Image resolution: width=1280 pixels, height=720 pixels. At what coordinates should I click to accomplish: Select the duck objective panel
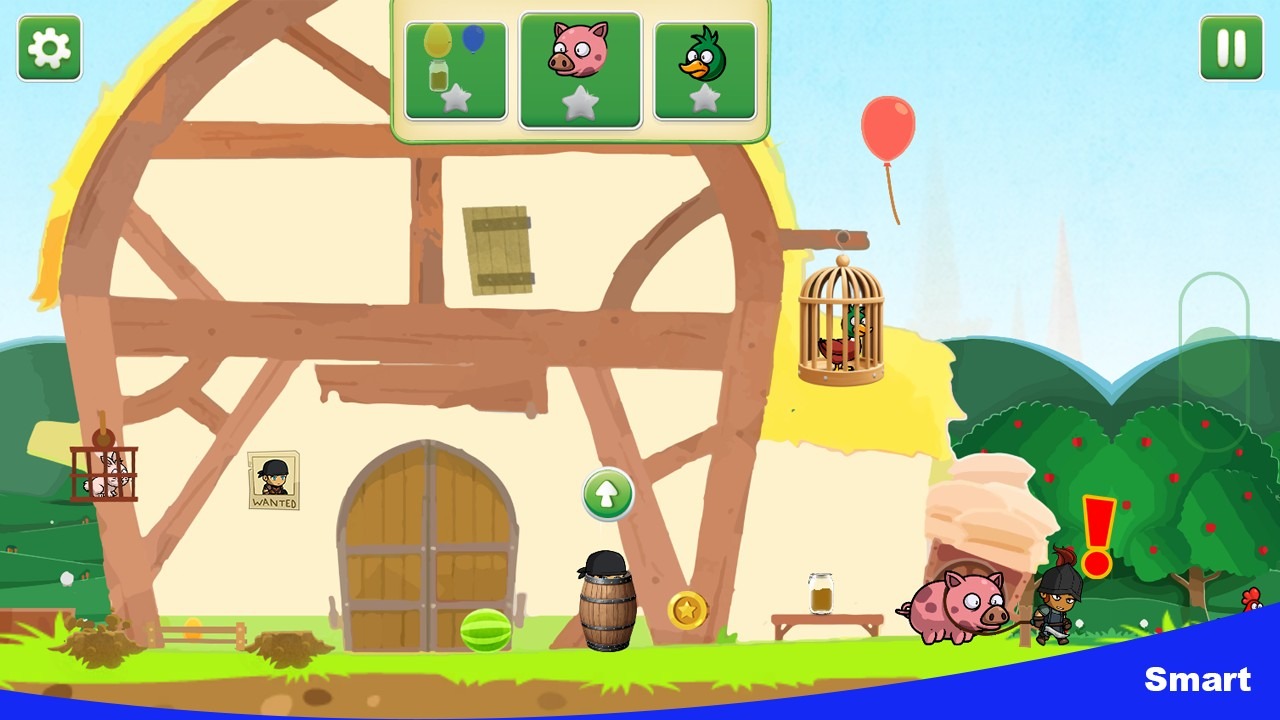point(704,67)
